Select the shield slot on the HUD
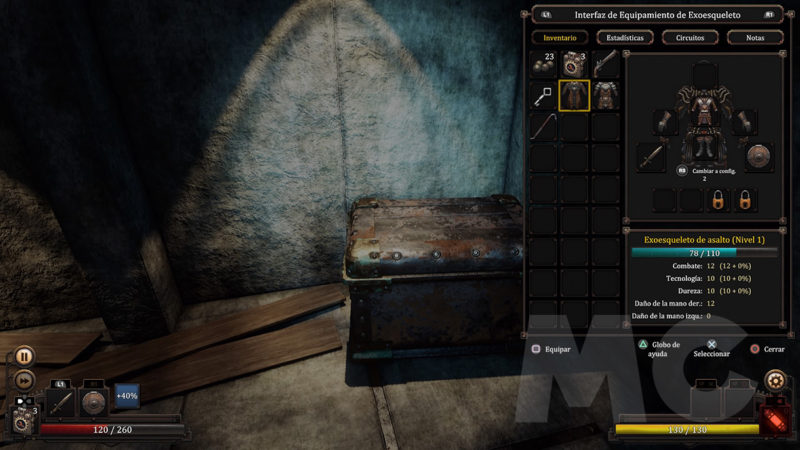The image size is (800, 450). (93, 401)
